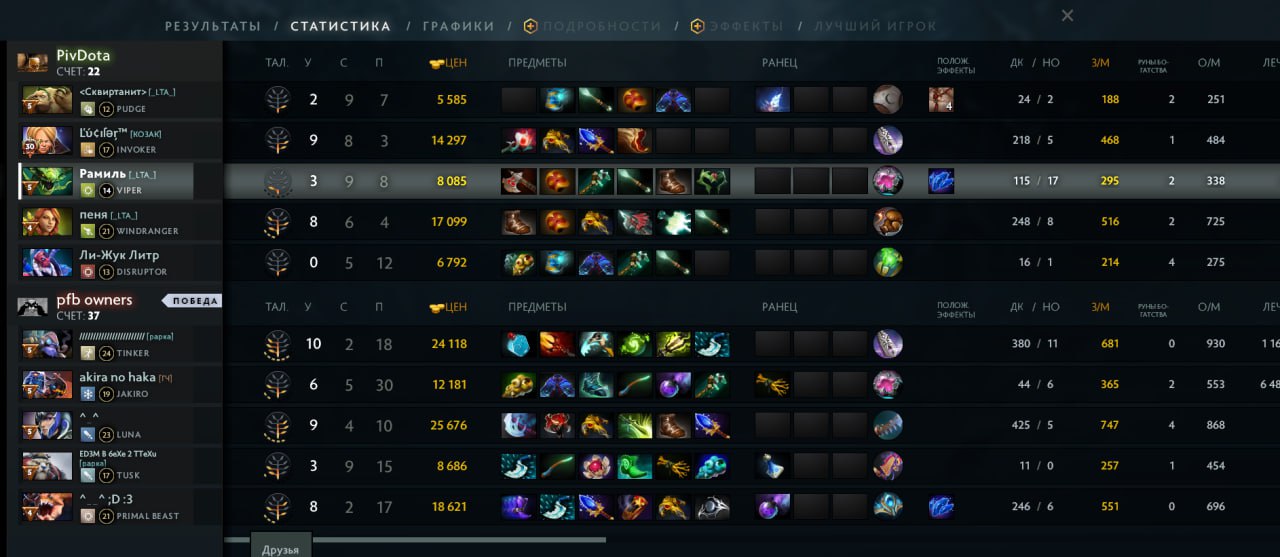The height and width of the screenshot is (557, 1280).
Task: Click the pfb owners team header
Action: [x=94, y=300]
